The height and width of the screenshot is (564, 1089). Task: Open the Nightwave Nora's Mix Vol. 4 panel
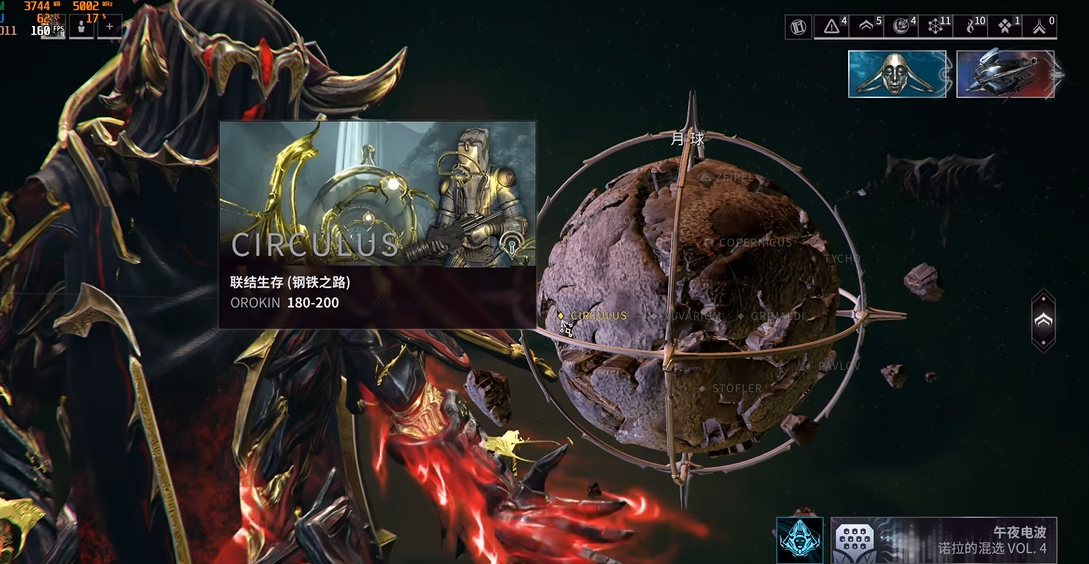(943, 540)
